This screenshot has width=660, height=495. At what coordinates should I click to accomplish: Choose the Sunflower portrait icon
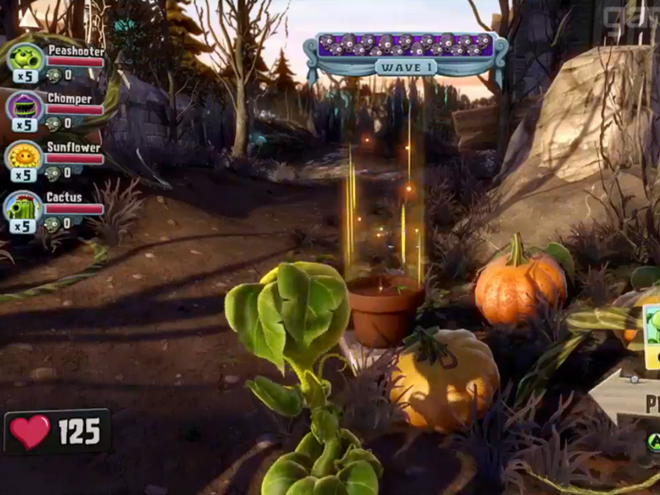24,156
